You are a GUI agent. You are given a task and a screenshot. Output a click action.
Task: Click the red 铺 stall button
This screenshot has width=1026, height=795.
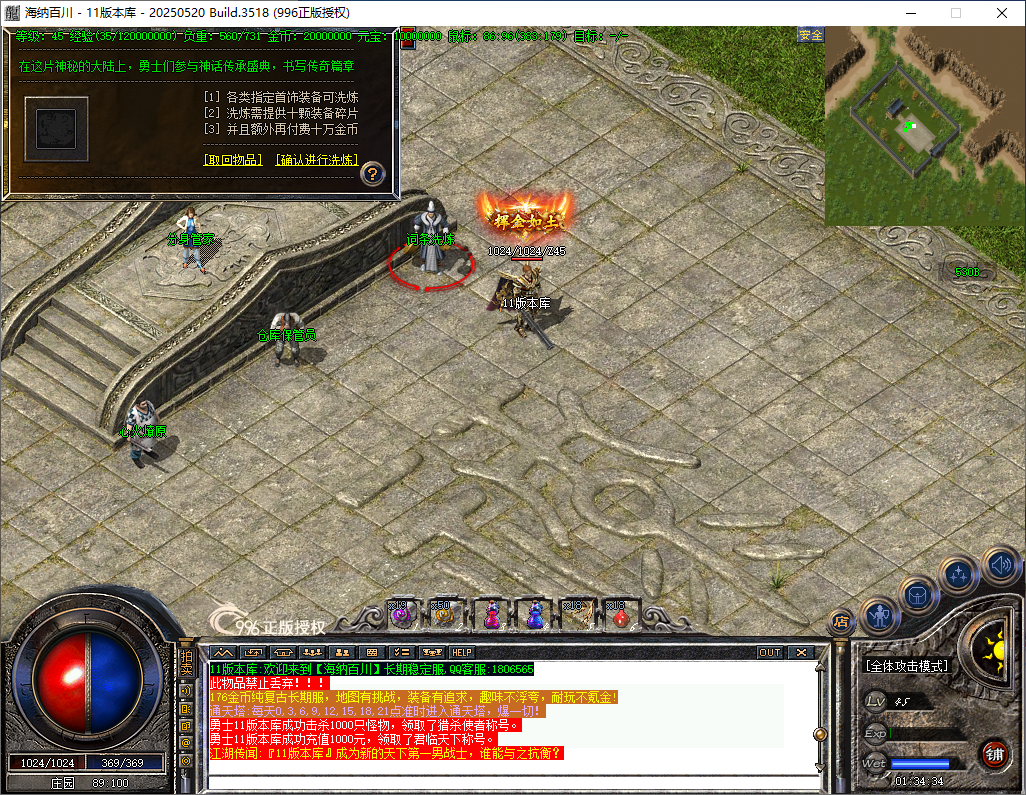[x=994, y=754]
